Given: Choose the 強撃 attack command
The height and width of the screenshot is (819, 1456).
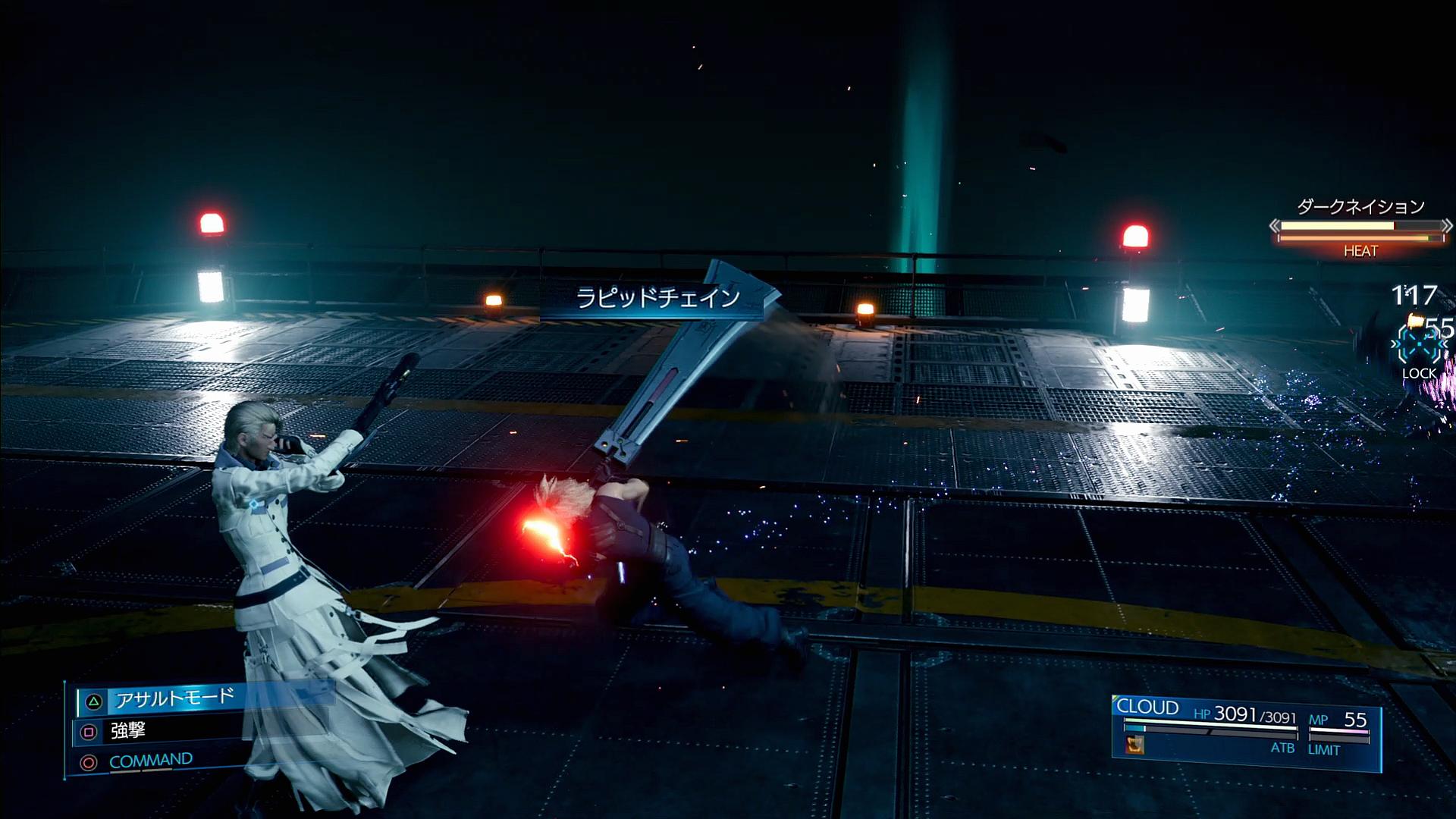Looking at the screenshot, I should coord(128,731).
